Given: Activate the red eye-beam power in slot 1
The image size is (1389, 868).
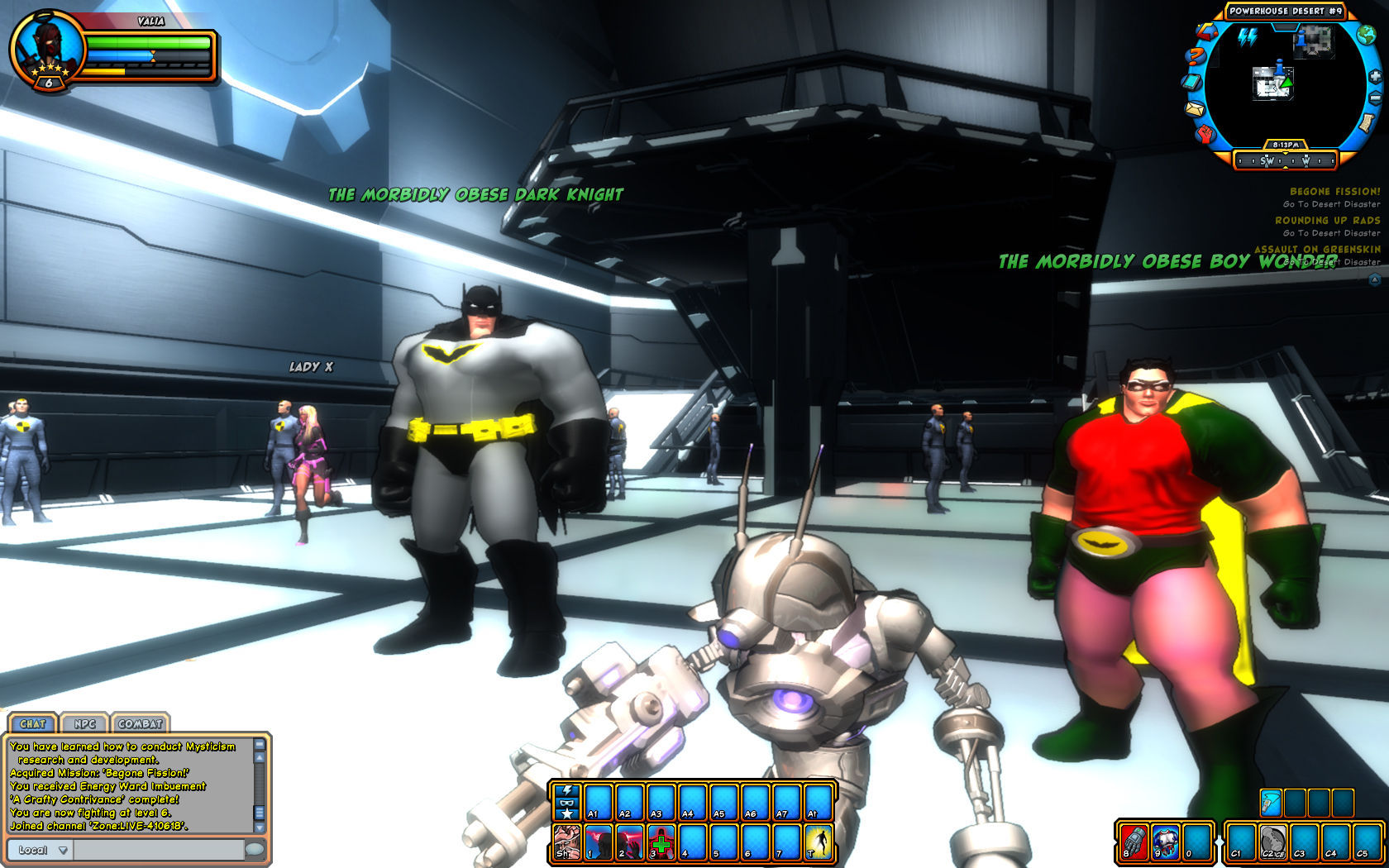Looking at the screenshot, I should coord(599,842).
